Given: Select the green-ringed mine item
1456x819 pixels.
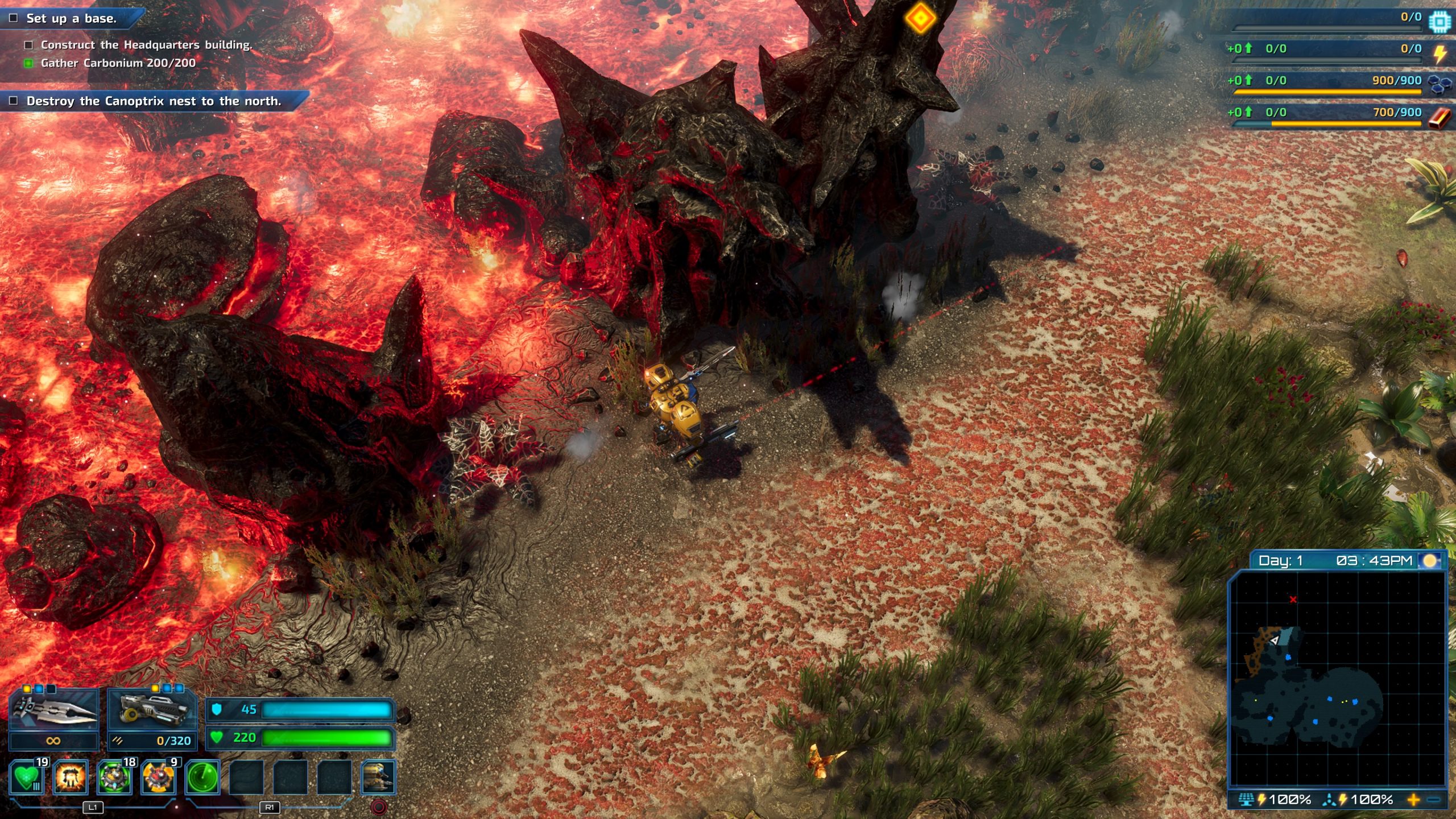Looking at the screenshot, I should pyautogui.click(x=114, y=777).
